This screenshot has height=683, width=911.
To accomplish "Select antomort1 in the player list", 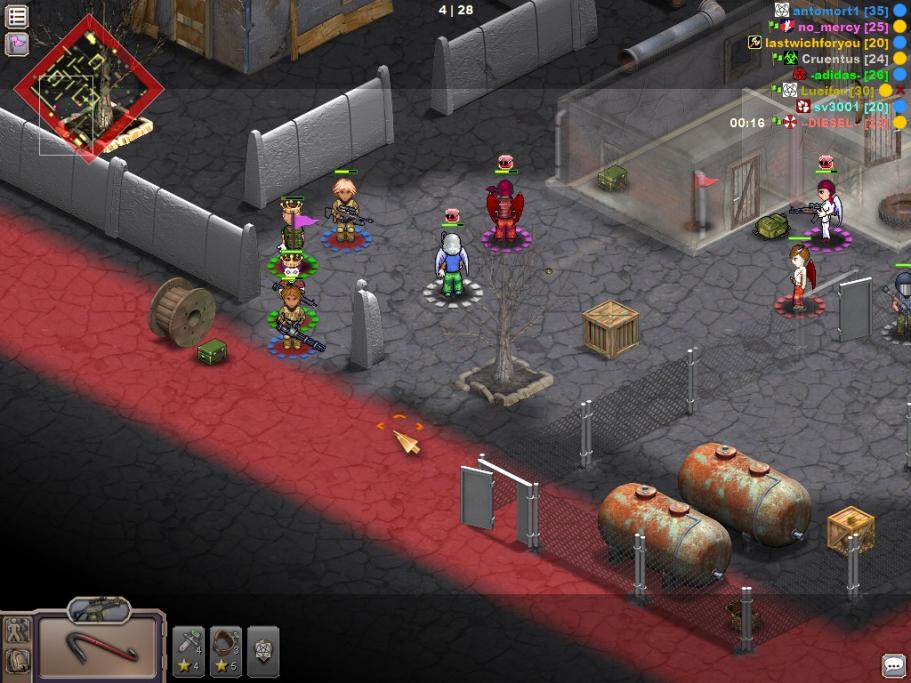I will pyautogui.click(x=825, y=11).
